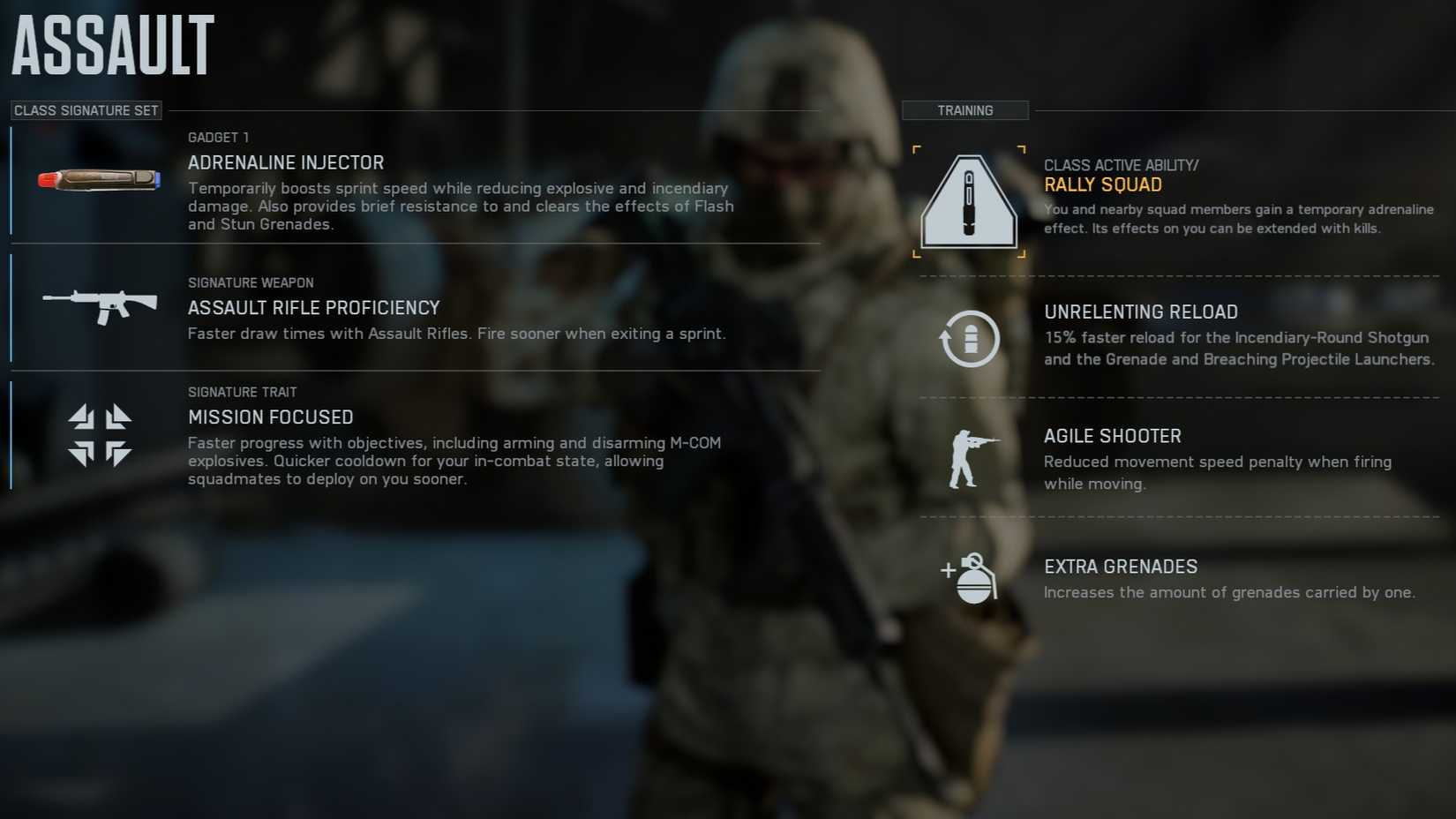Click the Gadget 1 slot header
Screen dimensions: 1456x819
(218, 137)
